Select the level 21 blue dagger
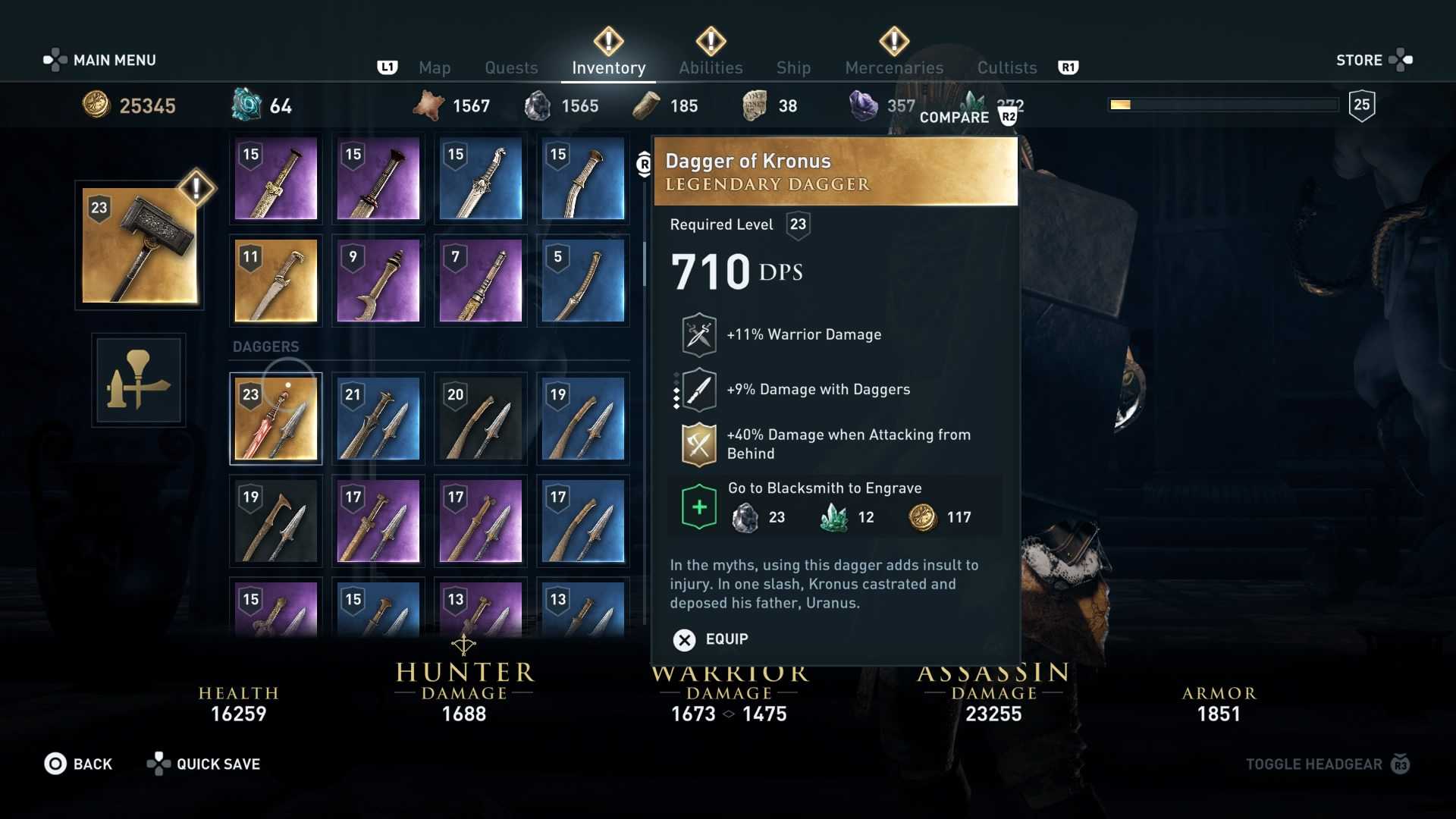Screen dimensions: 1456x819 (378, 419)
